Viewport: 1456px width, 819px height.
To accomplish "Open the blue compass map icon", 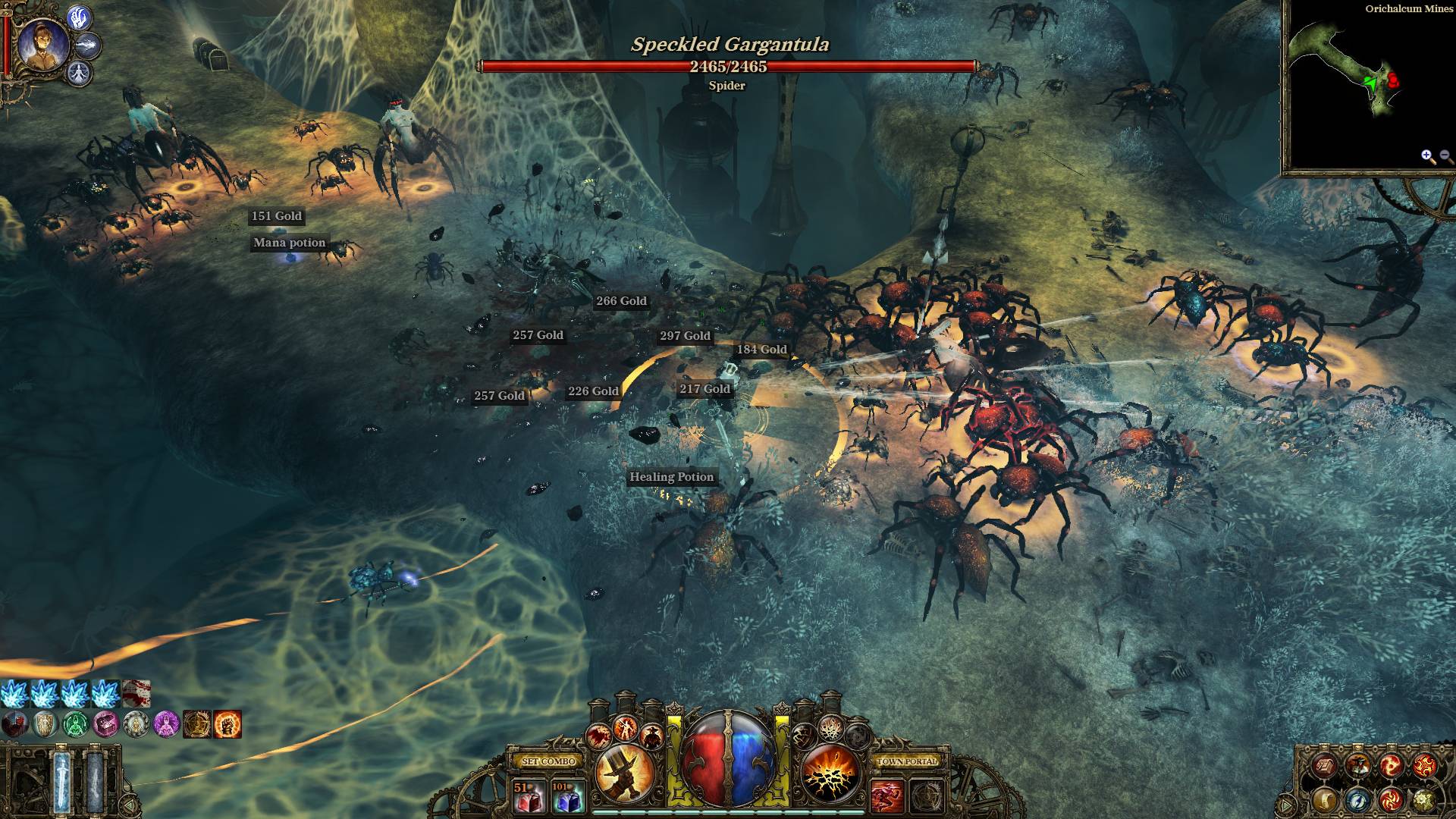I will [x=1357, y=799].
